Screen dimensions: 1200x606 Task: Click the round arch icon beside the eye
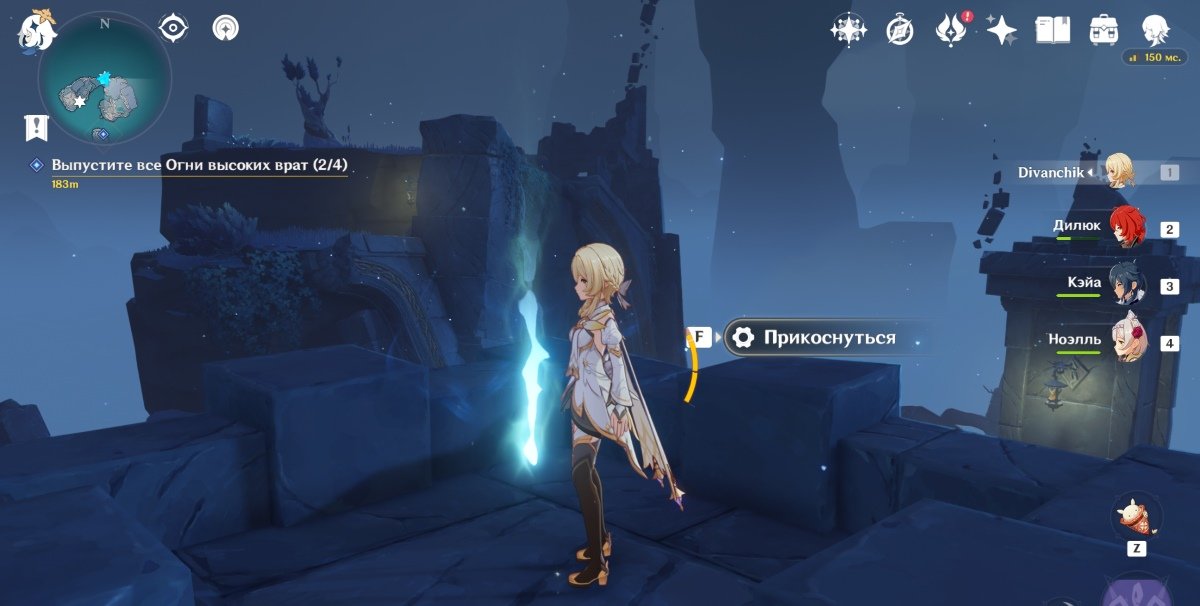point(226,28)
